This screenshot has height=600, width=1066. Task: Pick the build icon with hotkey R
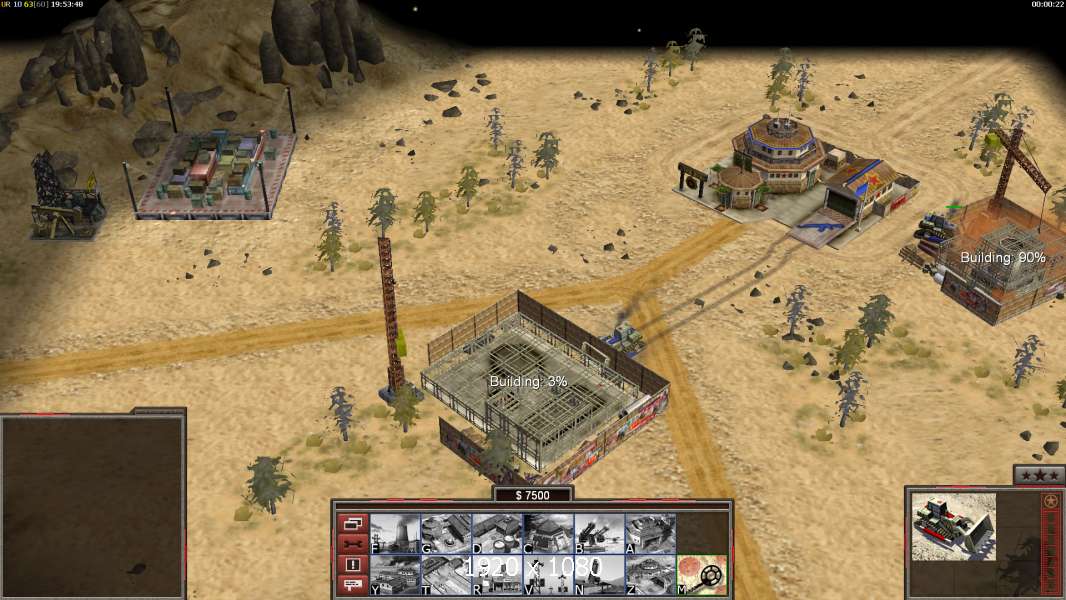(497, 574)
